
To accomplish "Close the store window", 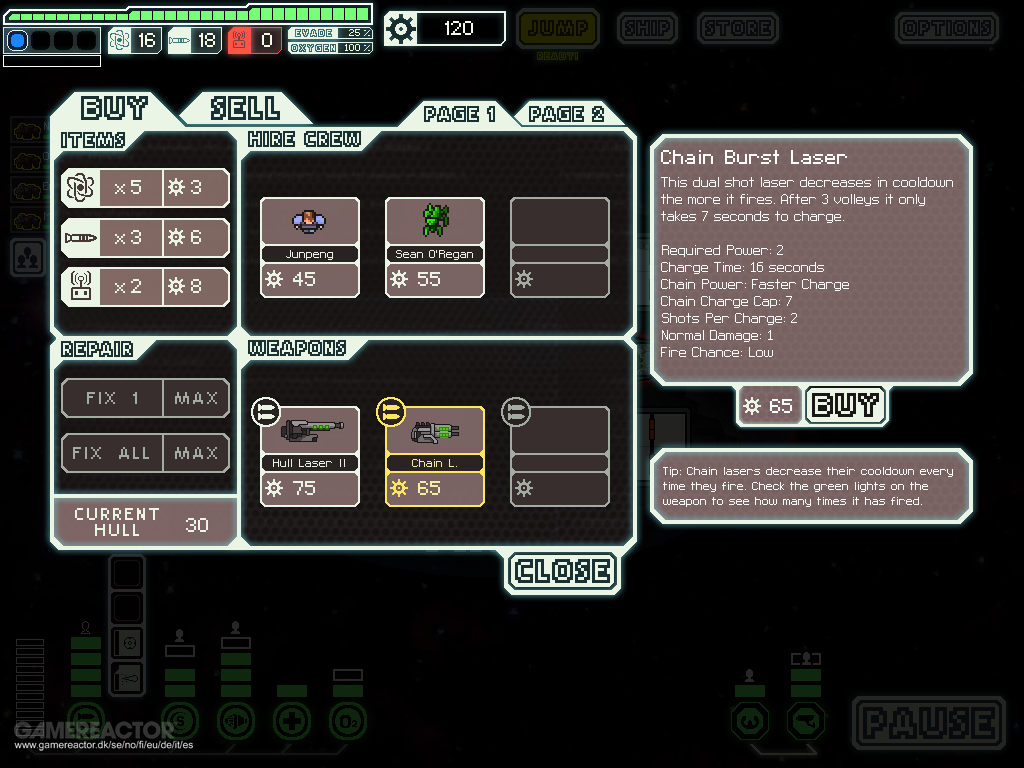I will (x=563, y=571).
